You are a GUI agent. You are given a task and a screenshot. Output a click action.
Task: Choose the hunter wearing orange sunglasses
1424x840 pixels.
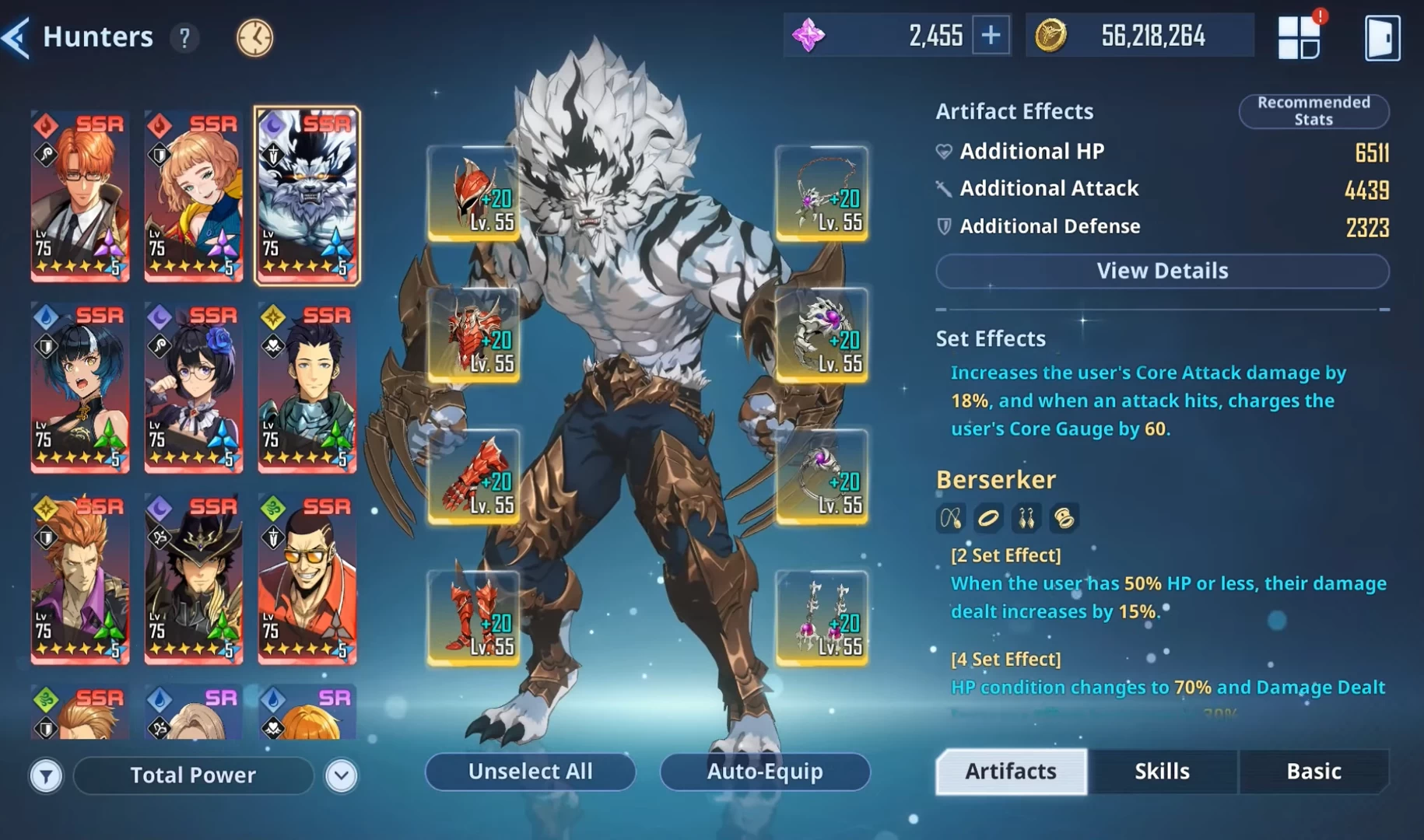click(x=307, y=578)
